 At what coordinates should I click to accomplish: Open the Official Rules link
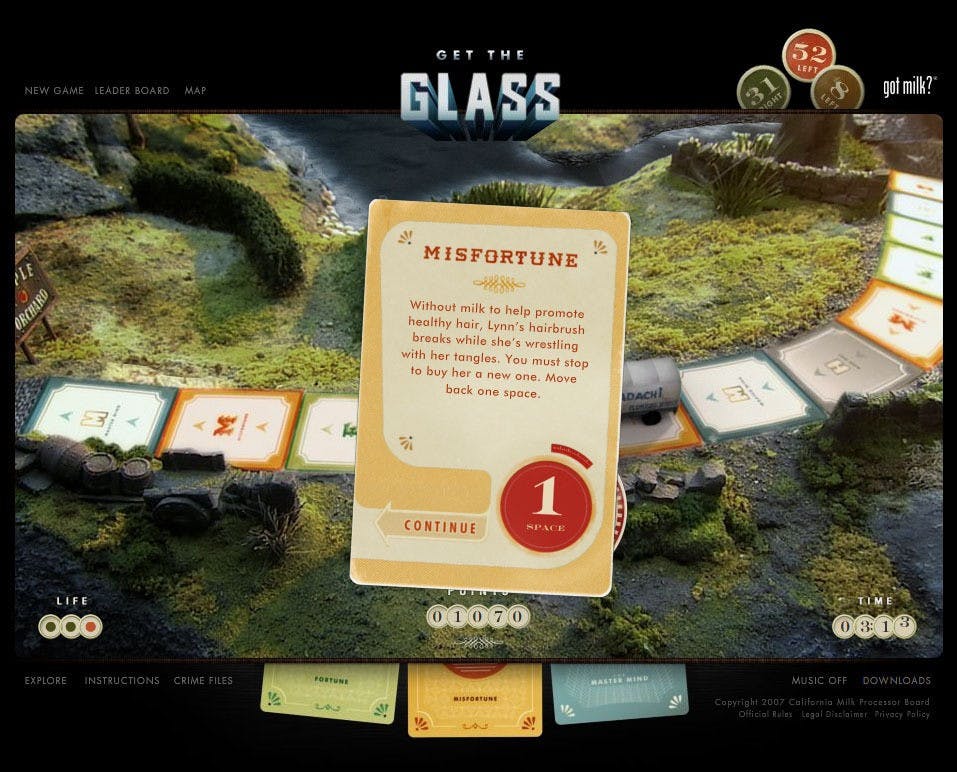765,715
